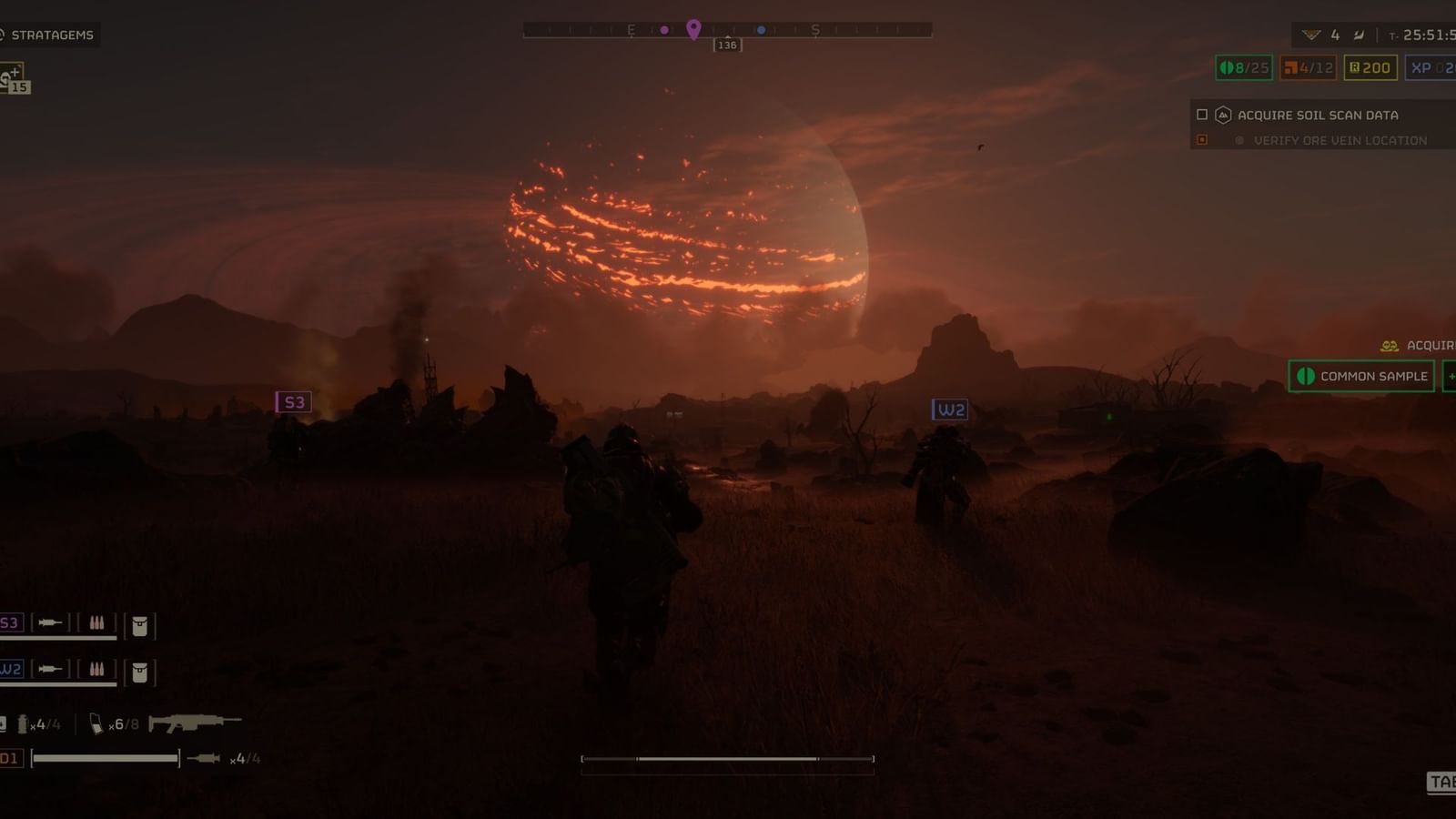Toggle the Acquire Soil Scan Data objective checkbox
This screenshot has height=819, width=1456.
tap(1201, 116)
